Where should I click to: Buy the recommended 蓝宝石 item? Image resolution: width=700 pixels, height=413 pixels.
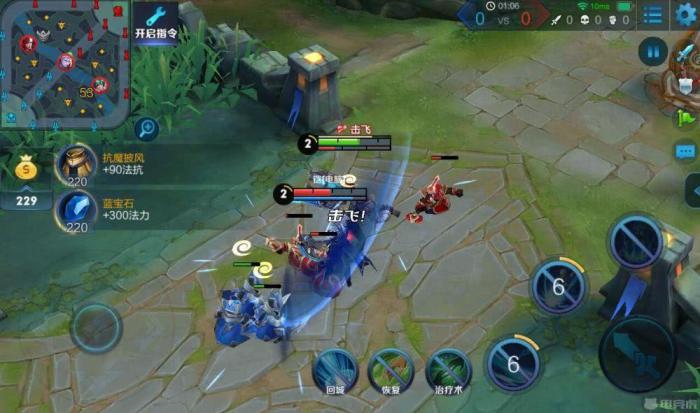coord(77,210)
